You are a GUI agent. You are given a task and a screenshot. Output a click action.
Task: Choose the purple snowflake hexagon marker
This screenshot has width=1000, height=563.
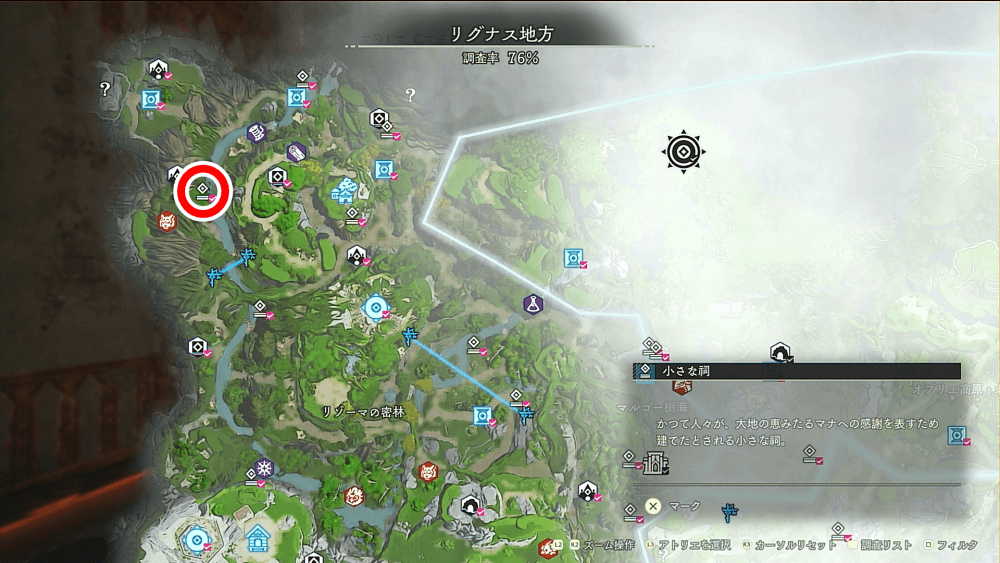point(263,469)
